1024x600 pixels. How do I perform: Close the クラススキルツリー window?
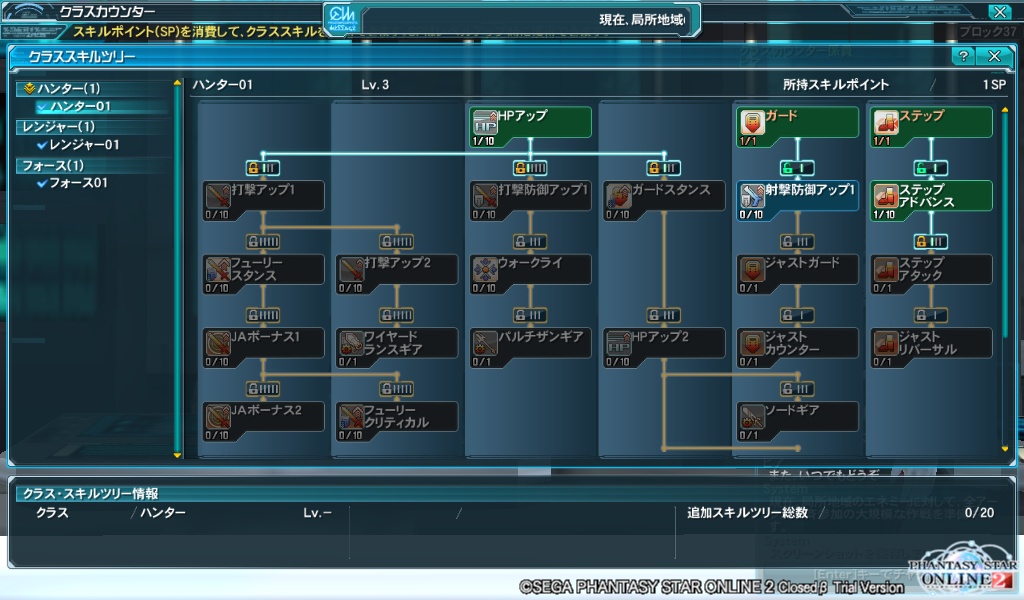(993, 57)
